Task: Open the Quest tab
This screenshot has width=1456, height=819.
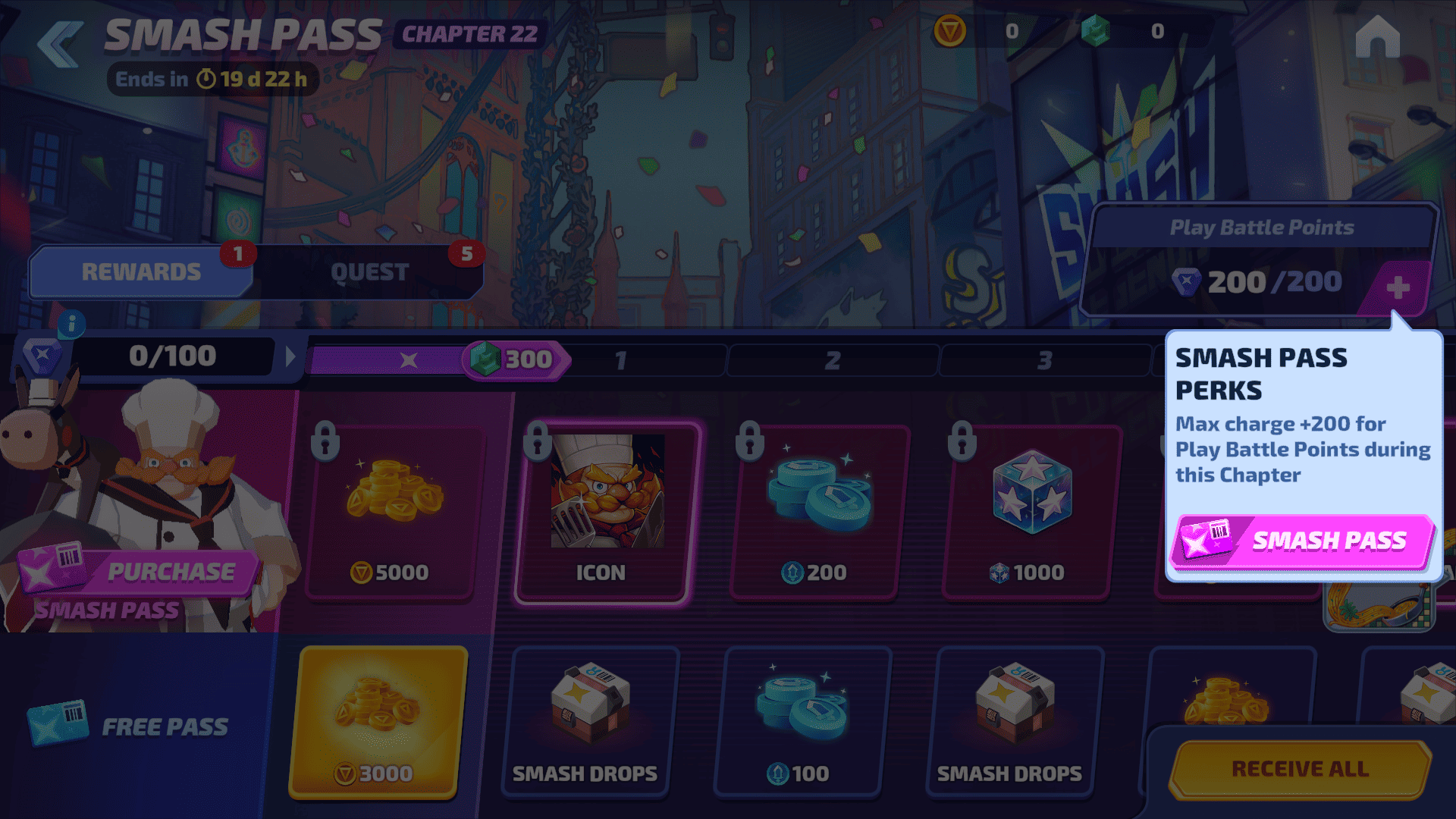Action: coord(369,271)
